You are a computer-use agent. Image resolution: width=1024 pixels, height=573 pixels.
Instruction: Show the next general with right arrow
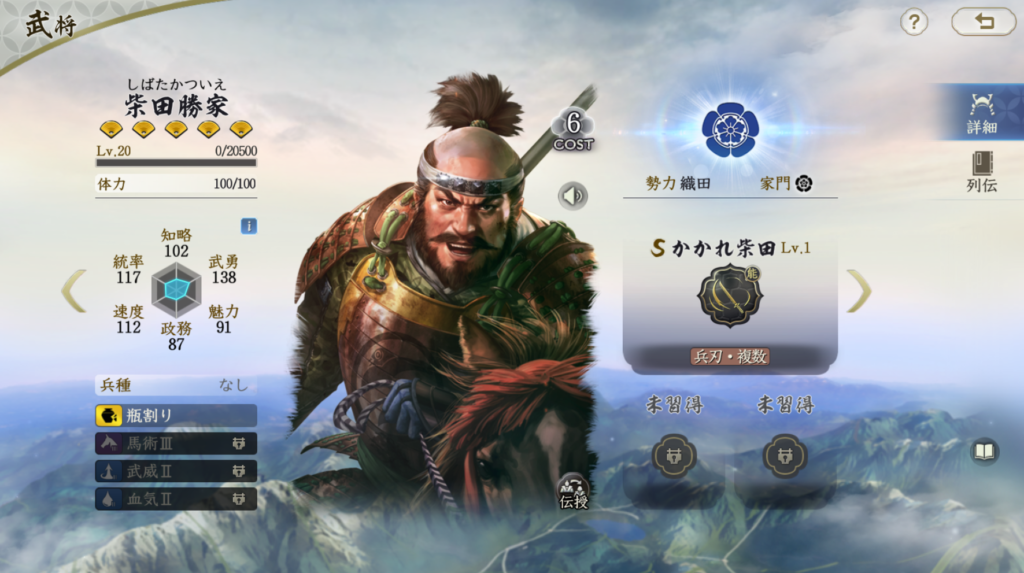859,291
